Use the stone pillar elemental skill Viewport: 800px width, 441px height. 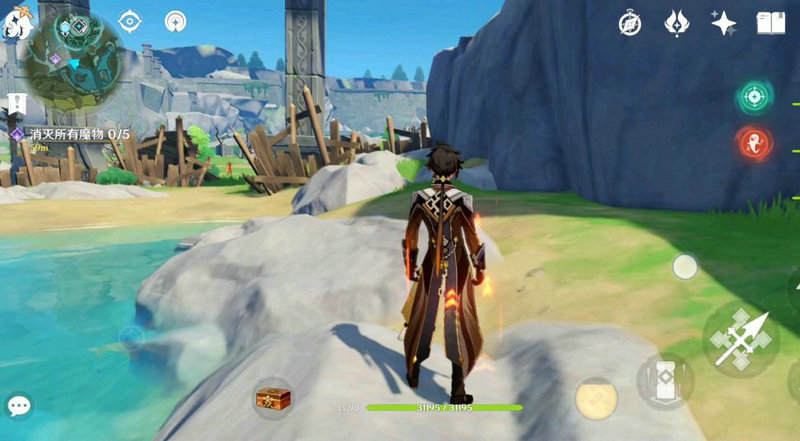[x=664, y=380]
